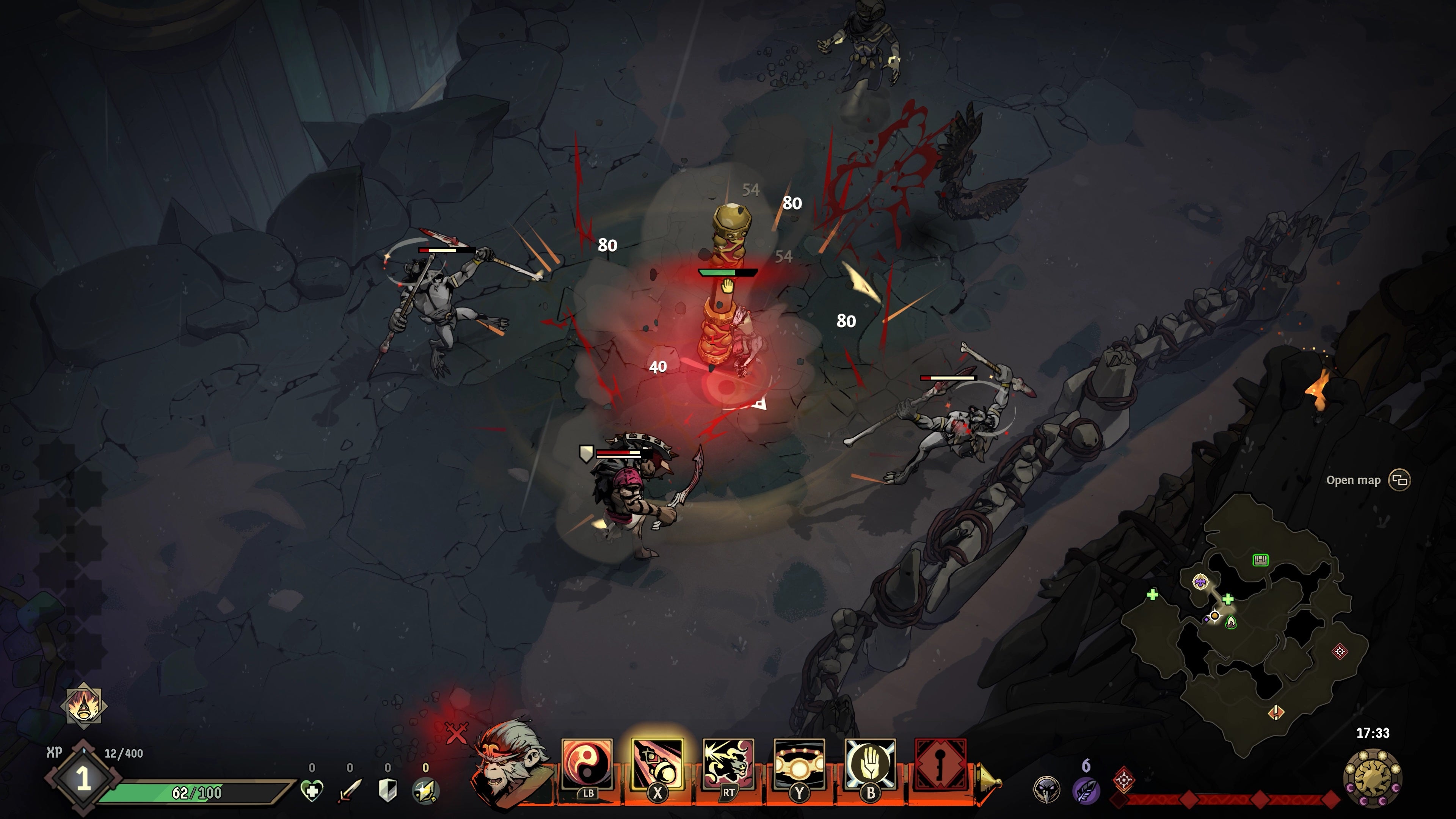Open the minimap
The height and width of the screenshot is (819, 1456).
coord(1400,480)
